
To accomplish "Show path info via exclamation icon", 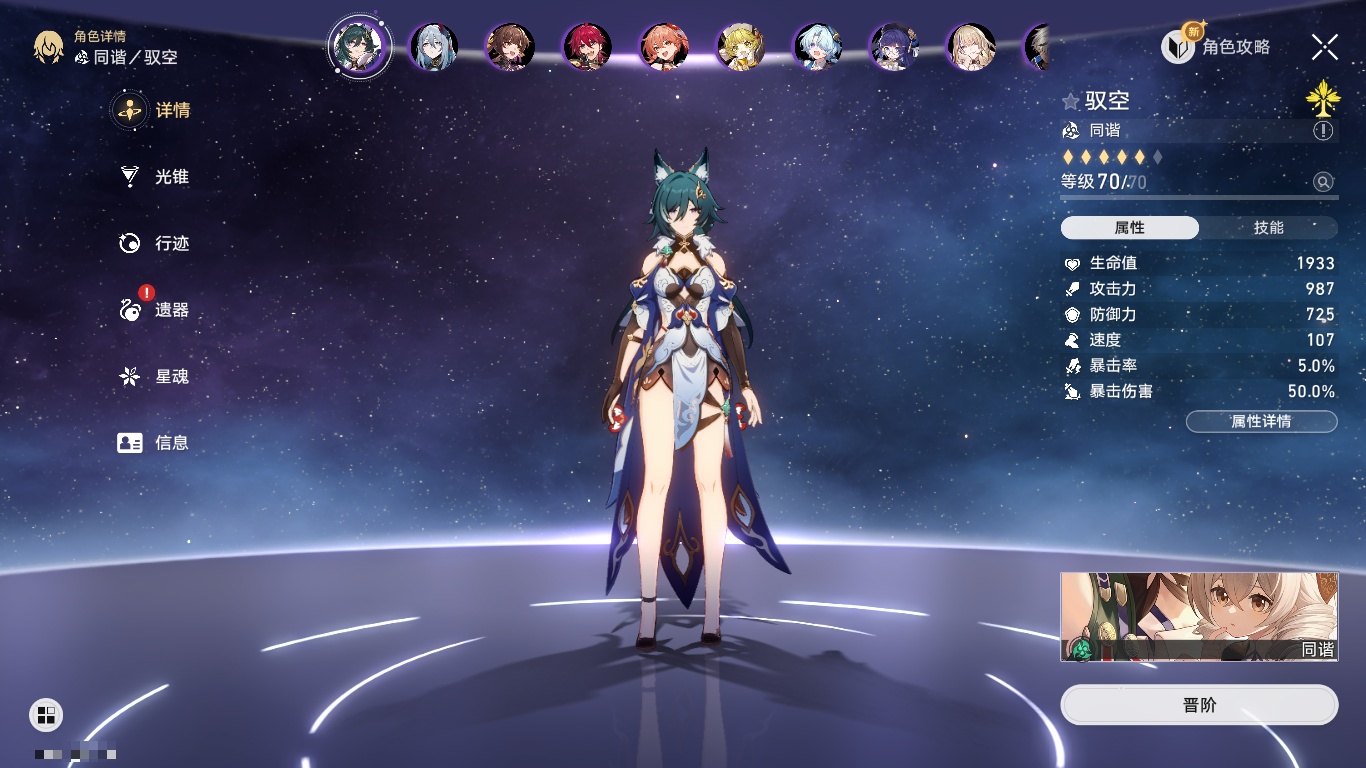I will pyautogui.click(x=1323, y=131).
